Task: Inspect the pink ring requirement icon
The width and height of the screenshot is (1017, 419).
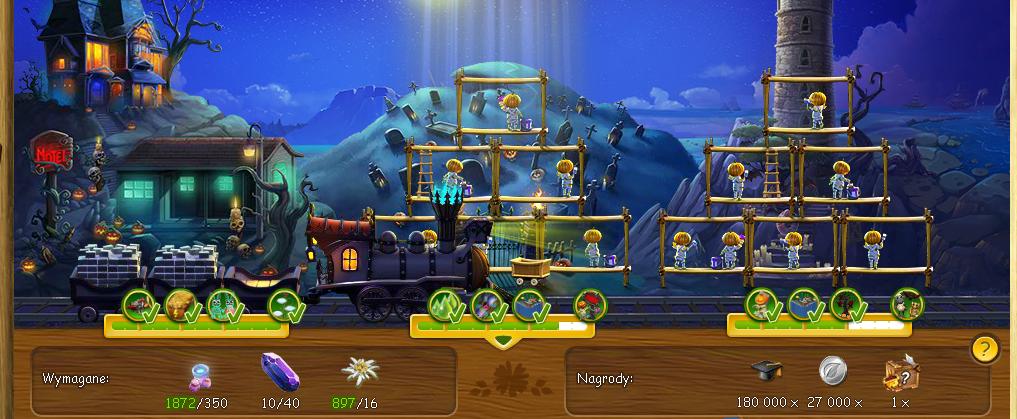Action: (x=203, y=375)
